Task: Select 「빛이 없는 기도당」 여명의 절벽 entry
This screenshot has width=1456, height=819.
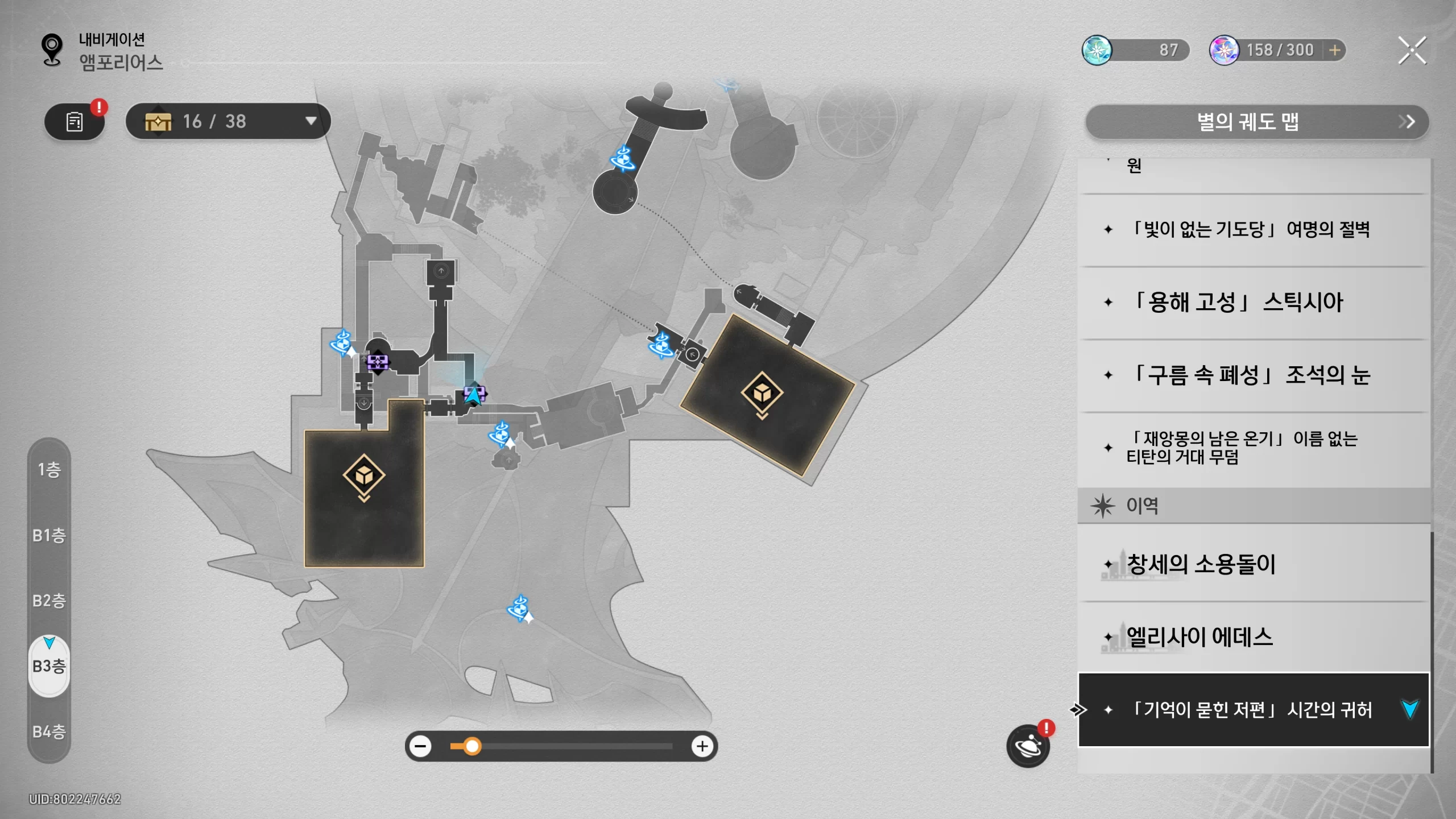Action: point(1251,230)
